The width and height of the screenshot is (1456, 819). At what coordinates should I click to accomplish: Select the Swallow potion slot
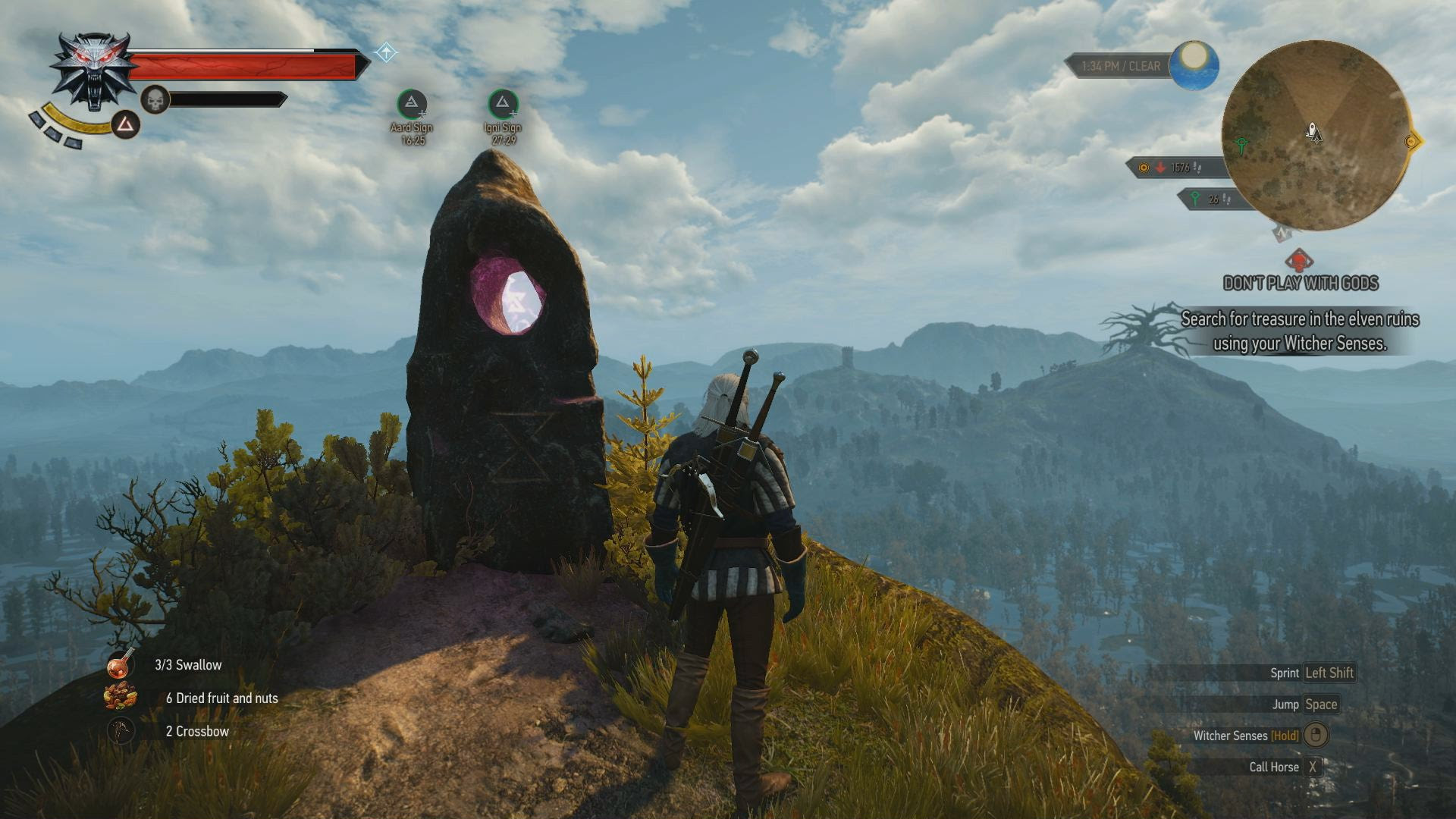click(121, 665)
